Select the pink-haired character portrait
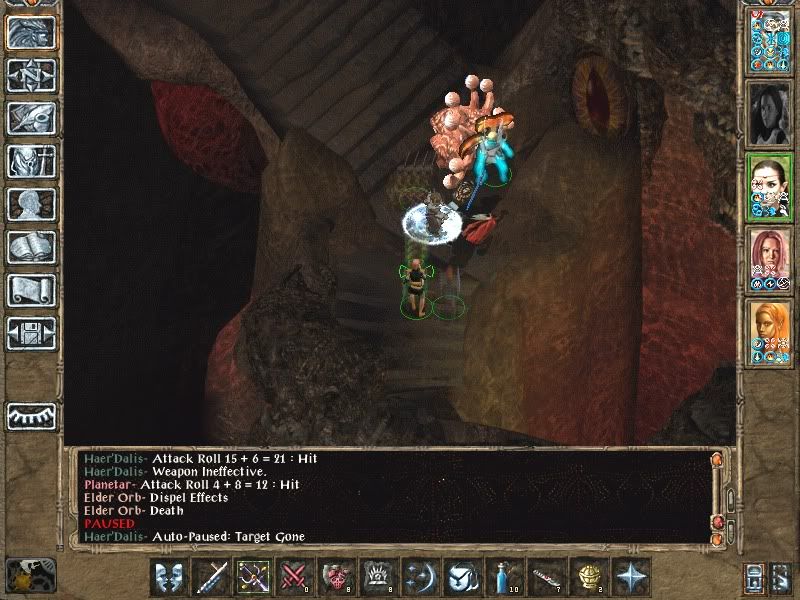The height and width of the screenshot is (600, 800). pyautogui.click(x=770, y=262)
